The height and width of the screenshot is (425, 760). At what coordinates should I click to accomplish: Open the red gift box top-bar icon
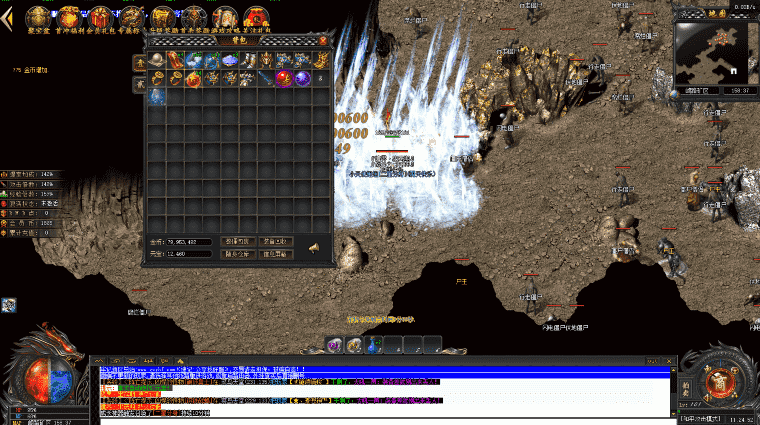point(100,16)
